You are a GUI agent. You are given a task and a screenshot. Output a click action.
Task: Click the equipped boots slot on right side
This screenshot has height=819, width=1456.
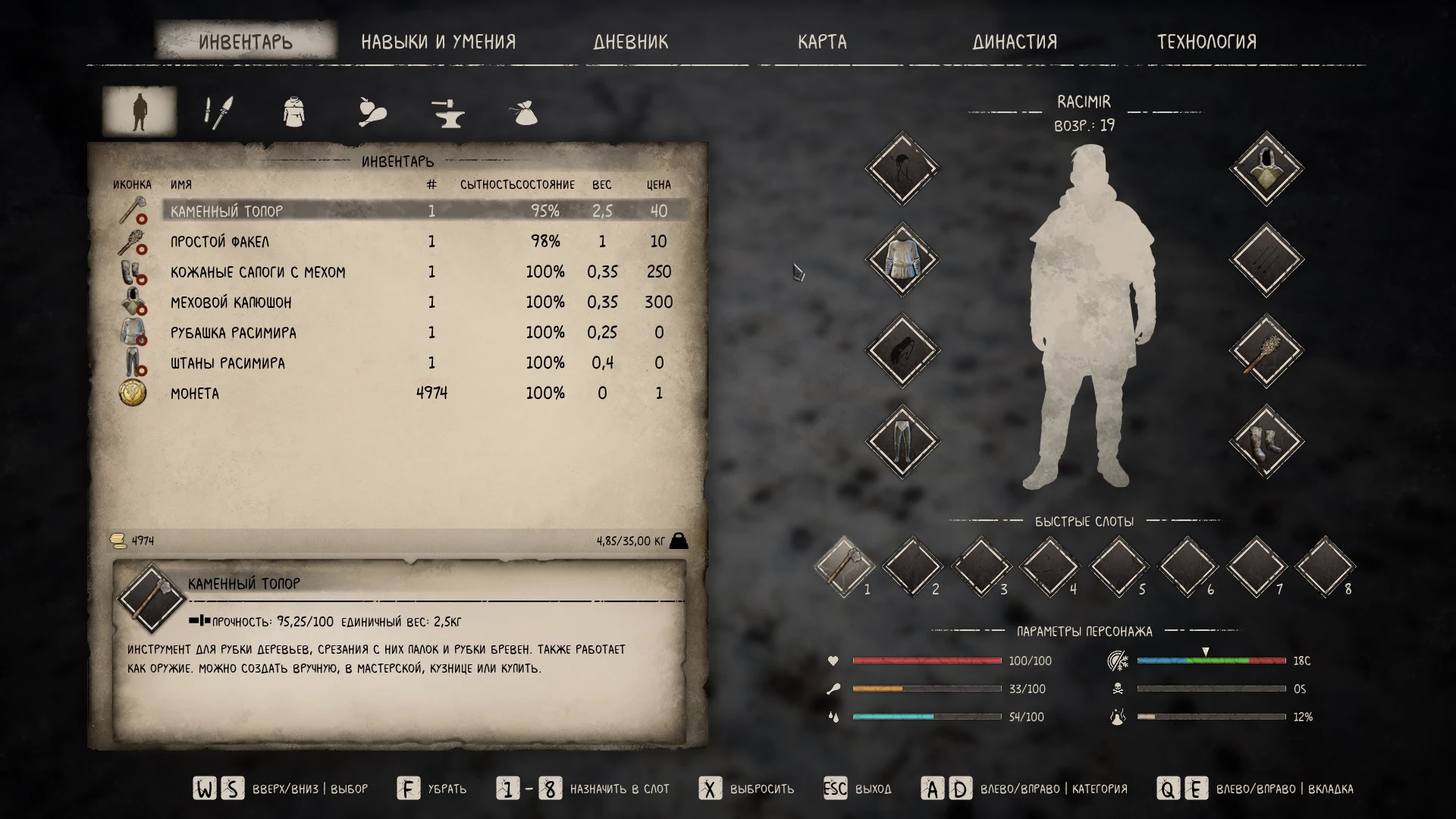point(1265,442)
